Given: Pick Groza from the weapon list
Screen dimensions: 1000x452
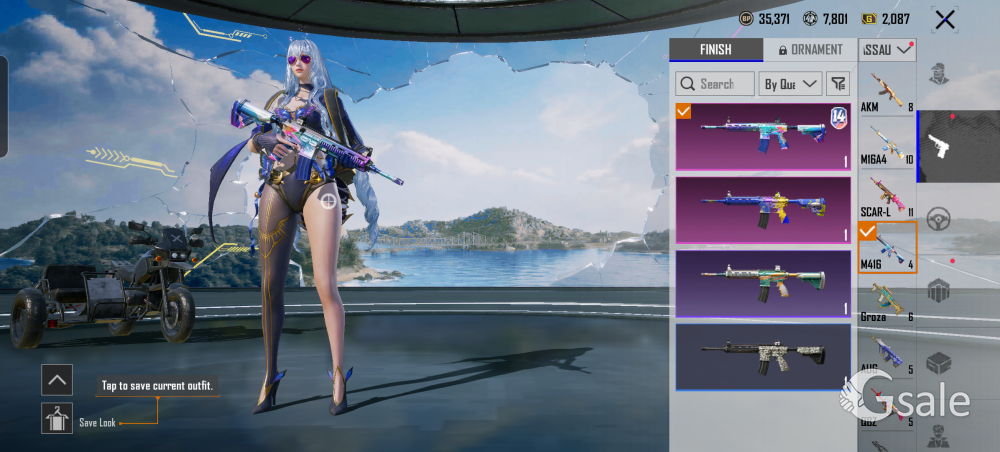Looking at the screenshot, I should (887, 301).
